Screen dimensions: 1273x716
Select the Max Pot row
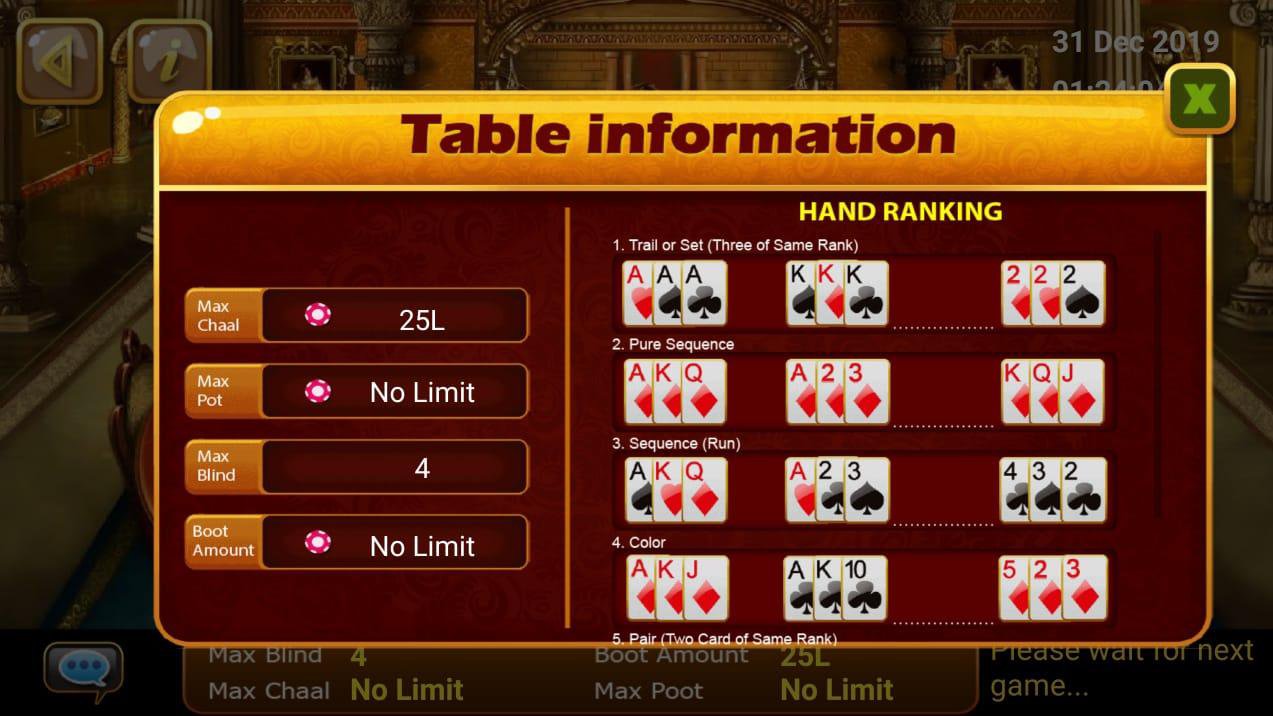click(356, 391)
